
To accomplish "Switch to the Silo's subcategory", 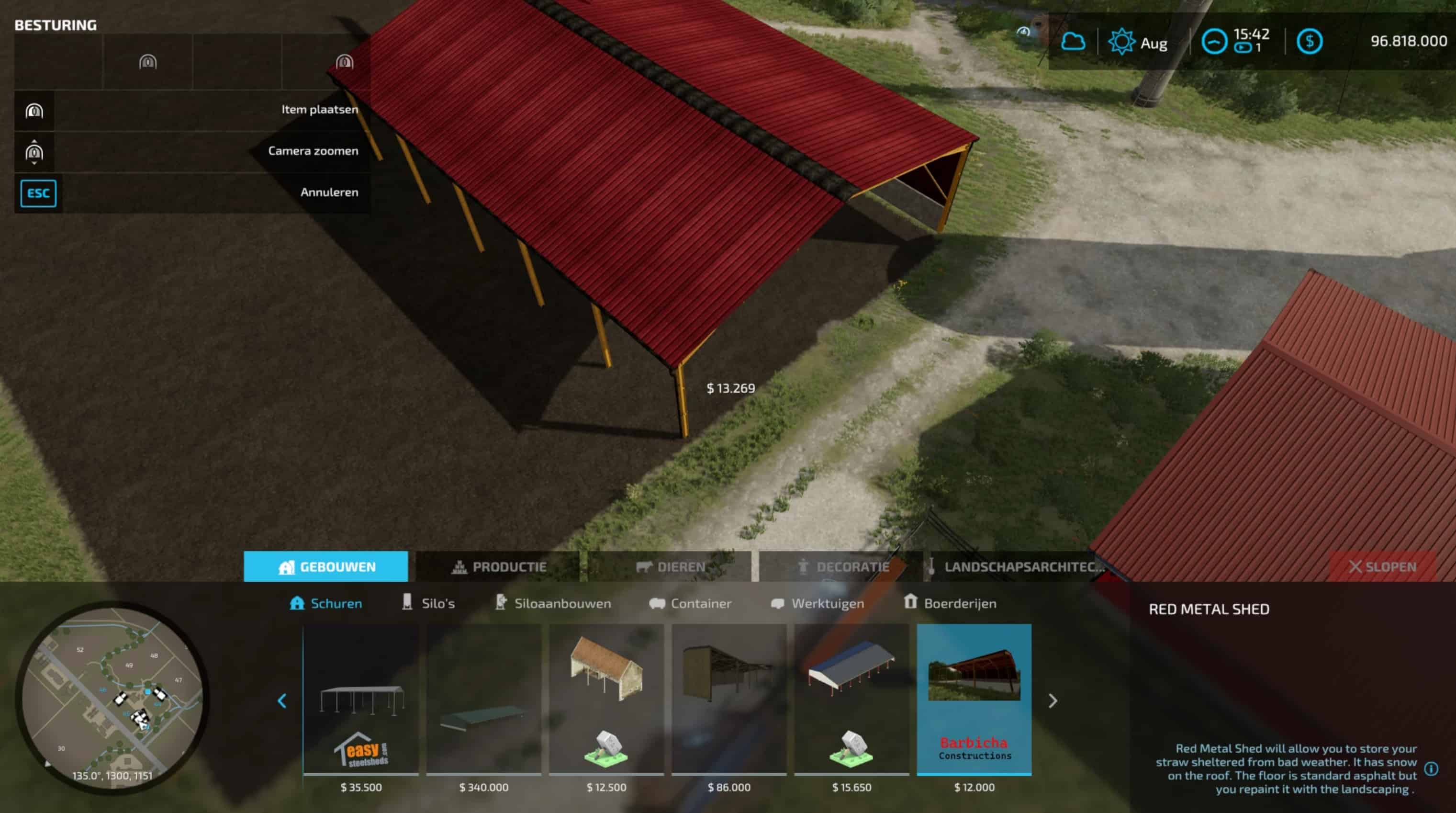I will [428, 603].
